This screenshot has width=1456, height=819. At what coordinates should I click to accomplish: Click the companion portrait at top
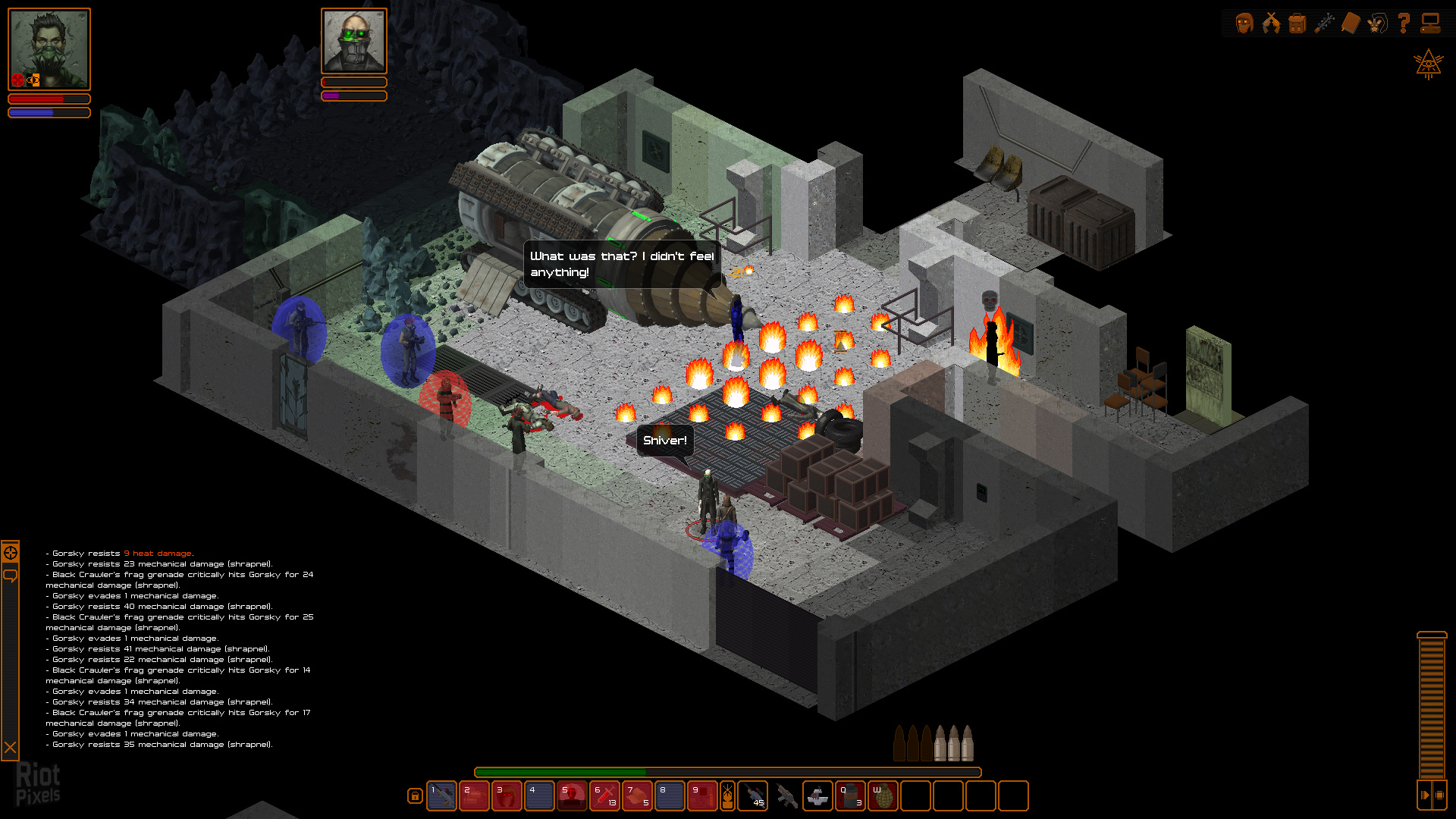(353, 42)
